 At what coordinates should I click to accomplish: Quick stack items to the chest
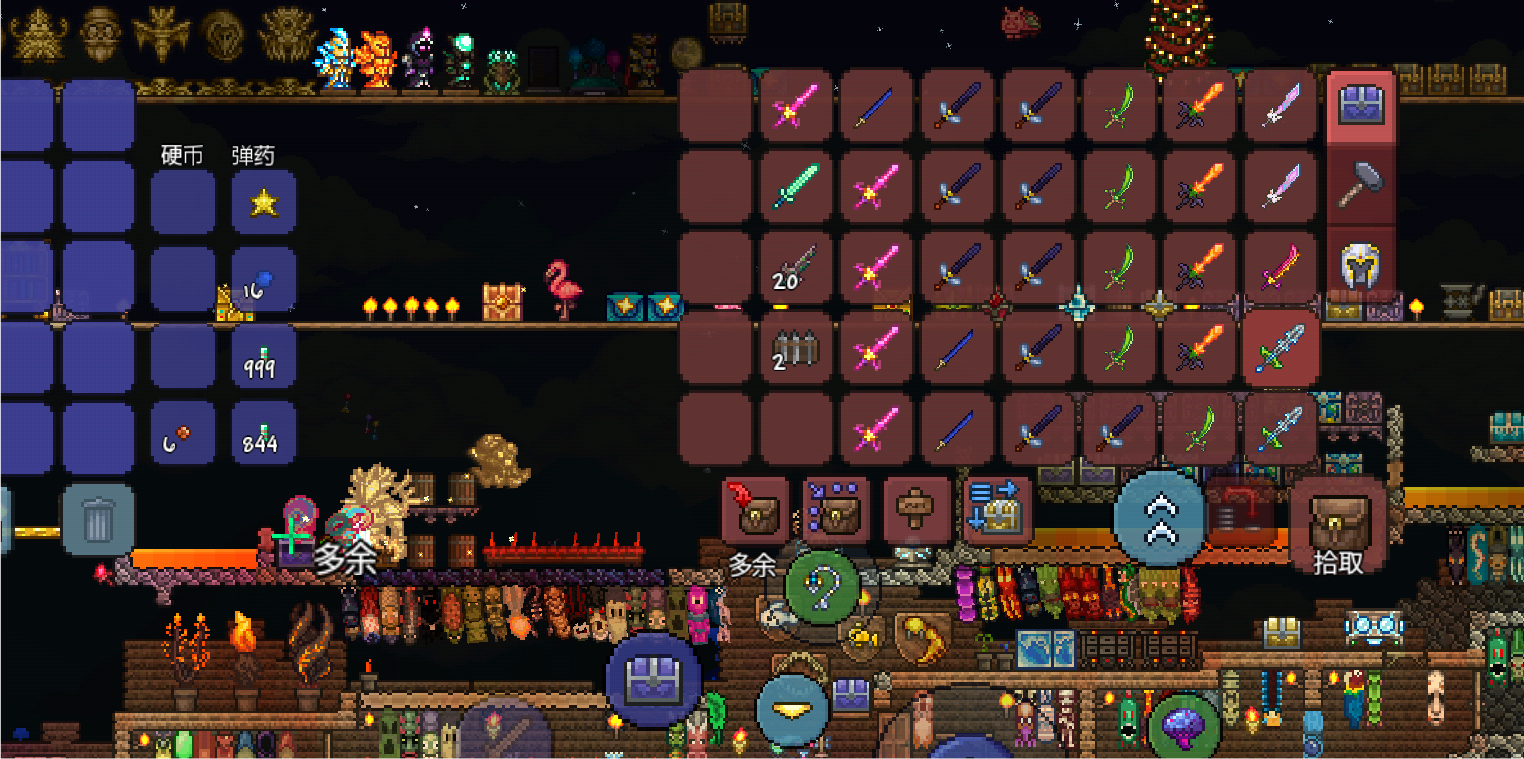[835, 510]
